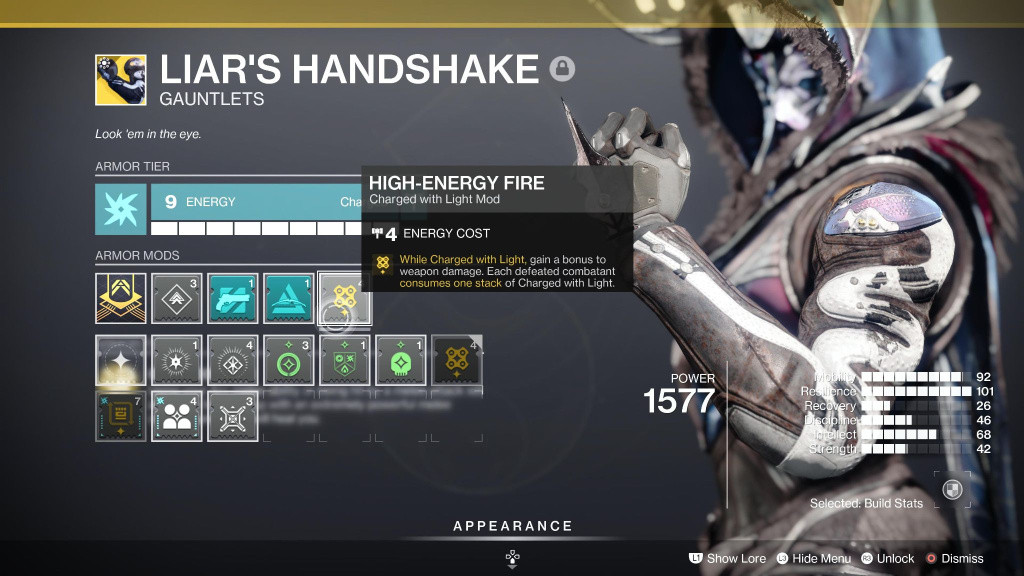Choose the teal bow triangle mod

pos(289,298)
